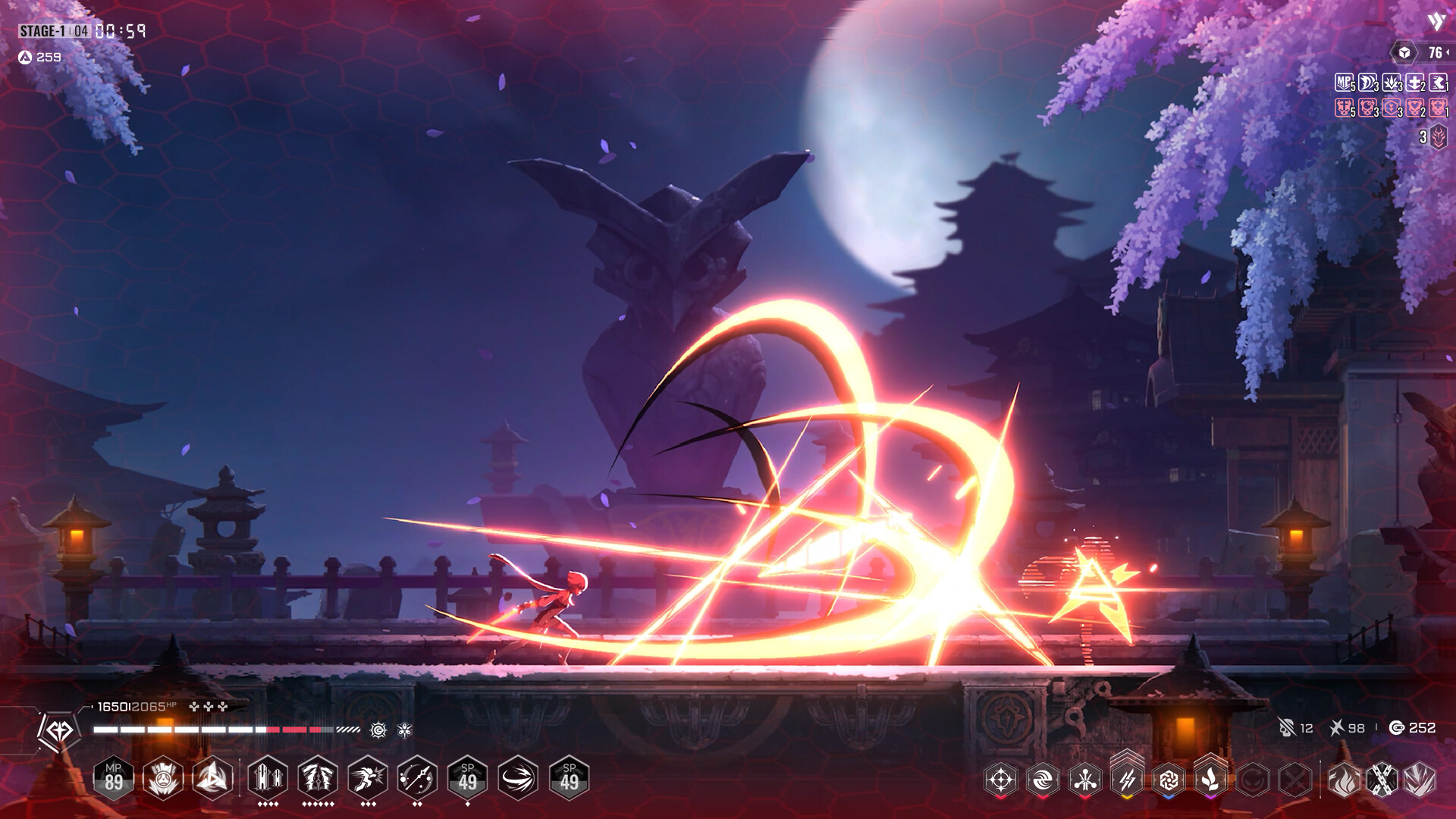1456x819 pixels.
Task: Toggle the grayed-out circular arrow relic slot
Action: click(1251, 781)
